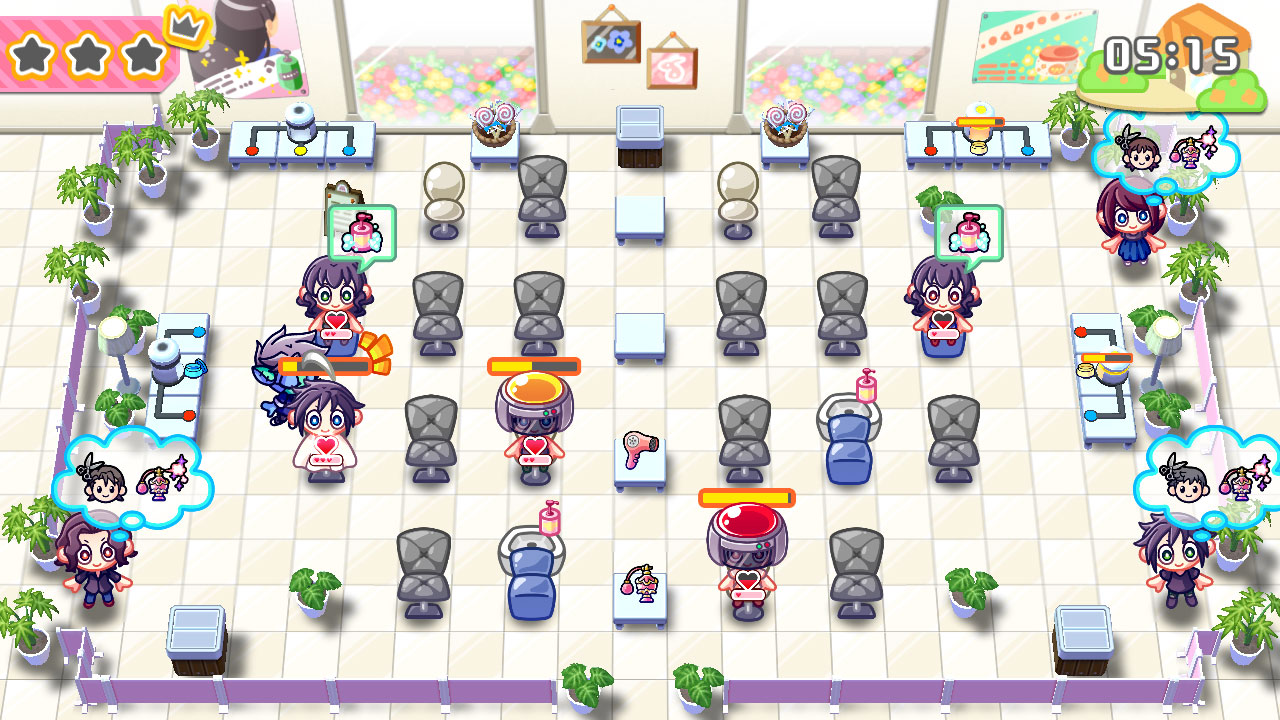Image resolution: width=1280 pixels, height=720 pixels.
Task: Select the hair dryer icon on the center table
Action: (x=638, y=452)
